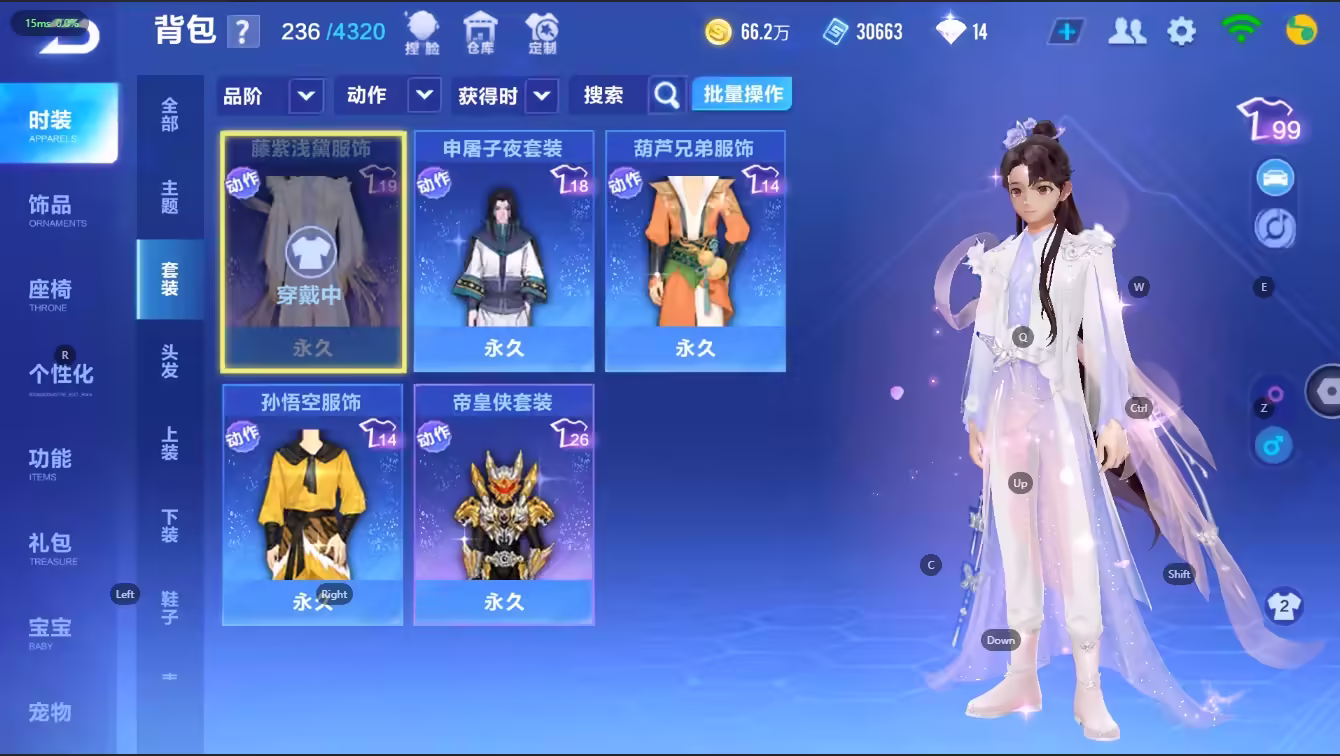Select the 申屠子夜套装 outfit card
1340x756 pixels.
[504, 250]
